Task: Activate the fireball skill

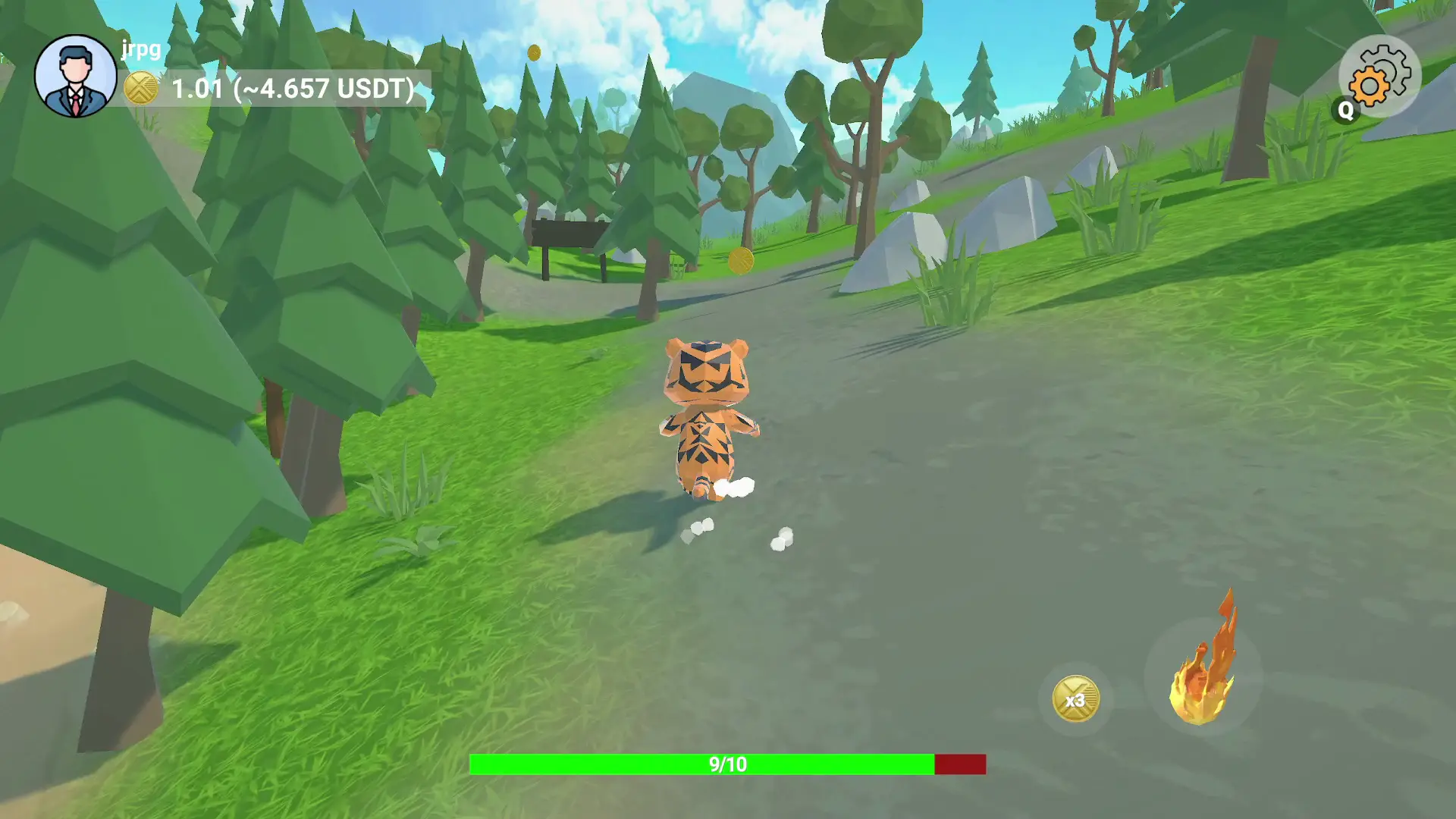Action: tap(1204, 666)
